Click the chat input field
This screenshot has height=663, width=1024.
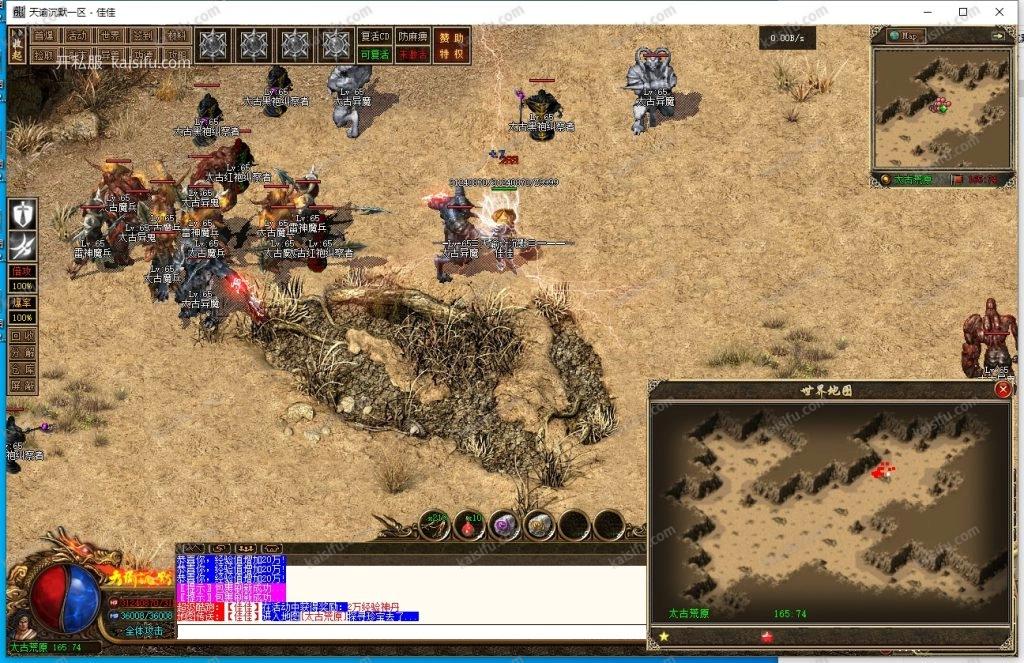click(x=410, y=631)
